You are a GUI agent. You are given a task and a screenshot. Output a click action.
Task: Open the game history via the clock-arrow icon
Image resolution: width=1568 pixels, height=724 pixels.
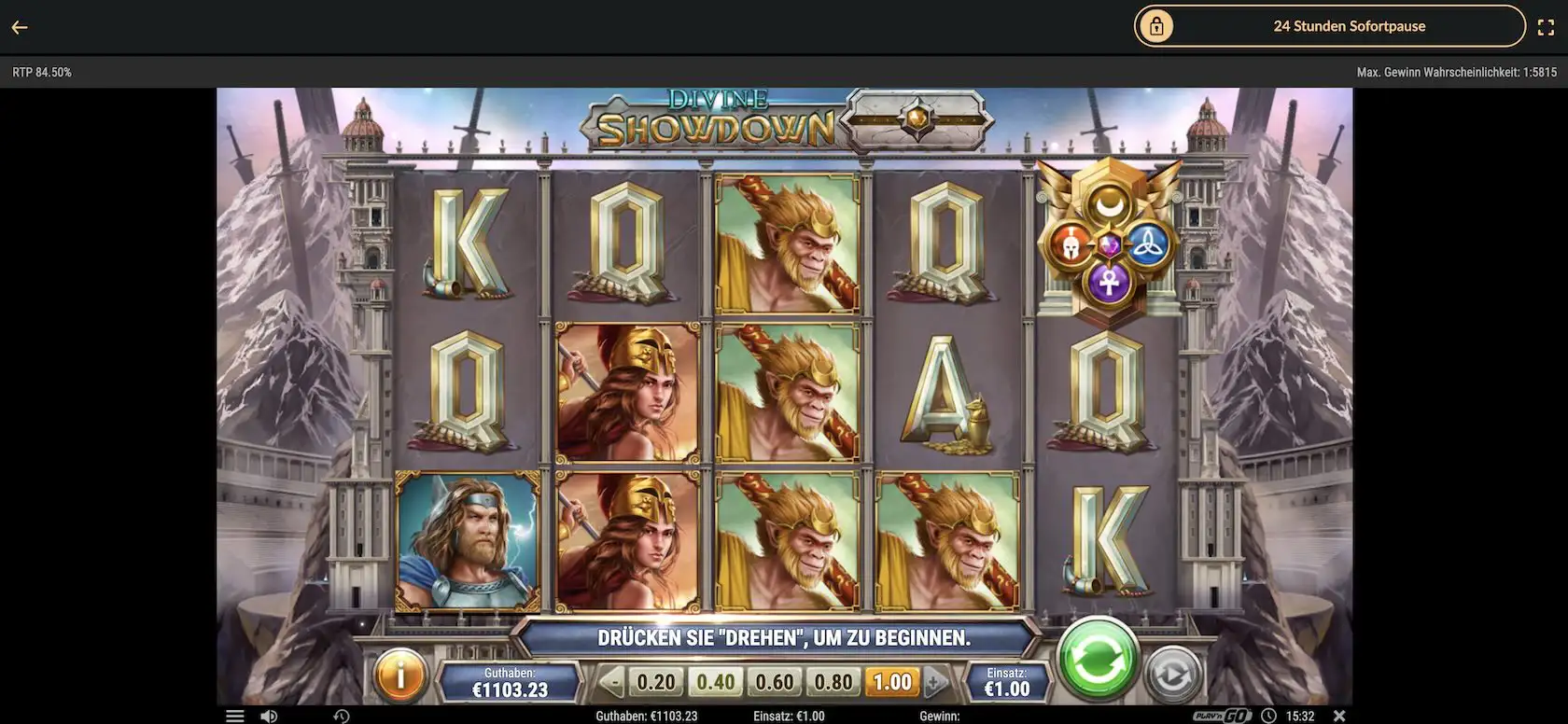(342, 715)
